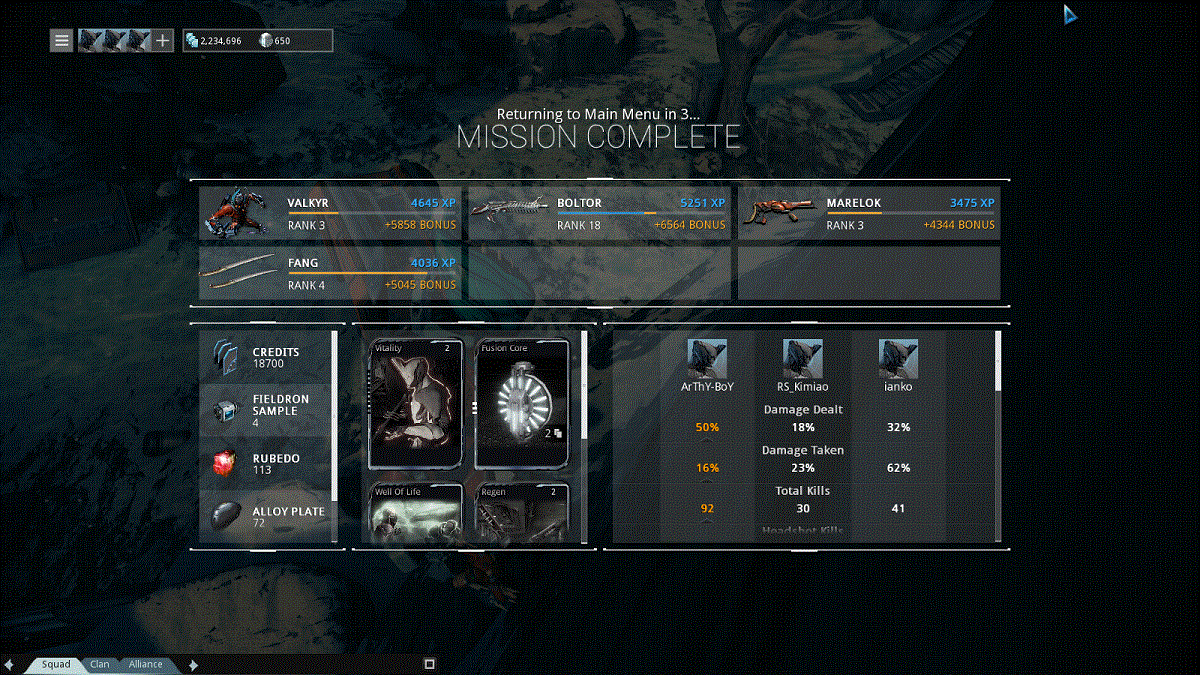Select RS_Kimiao's player avatar

click(802, 358)
